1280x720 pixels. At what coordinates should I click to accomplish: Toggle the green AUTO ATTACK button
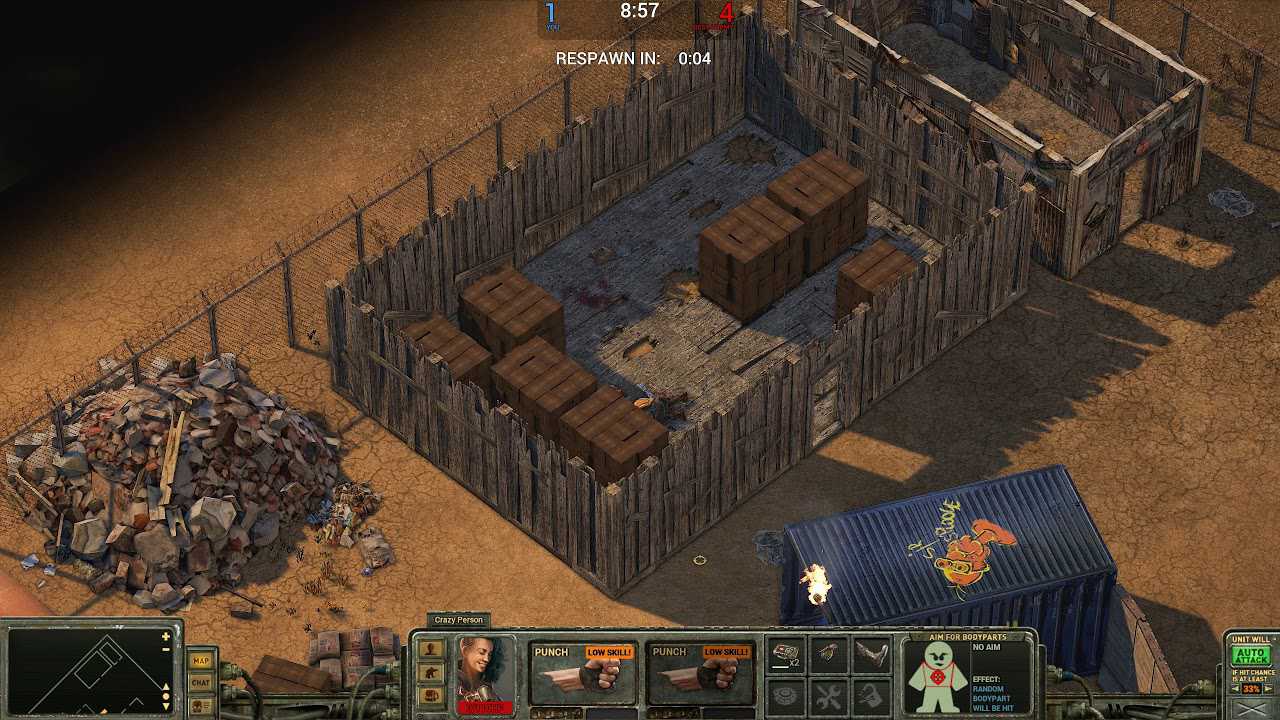point(1250,656)
